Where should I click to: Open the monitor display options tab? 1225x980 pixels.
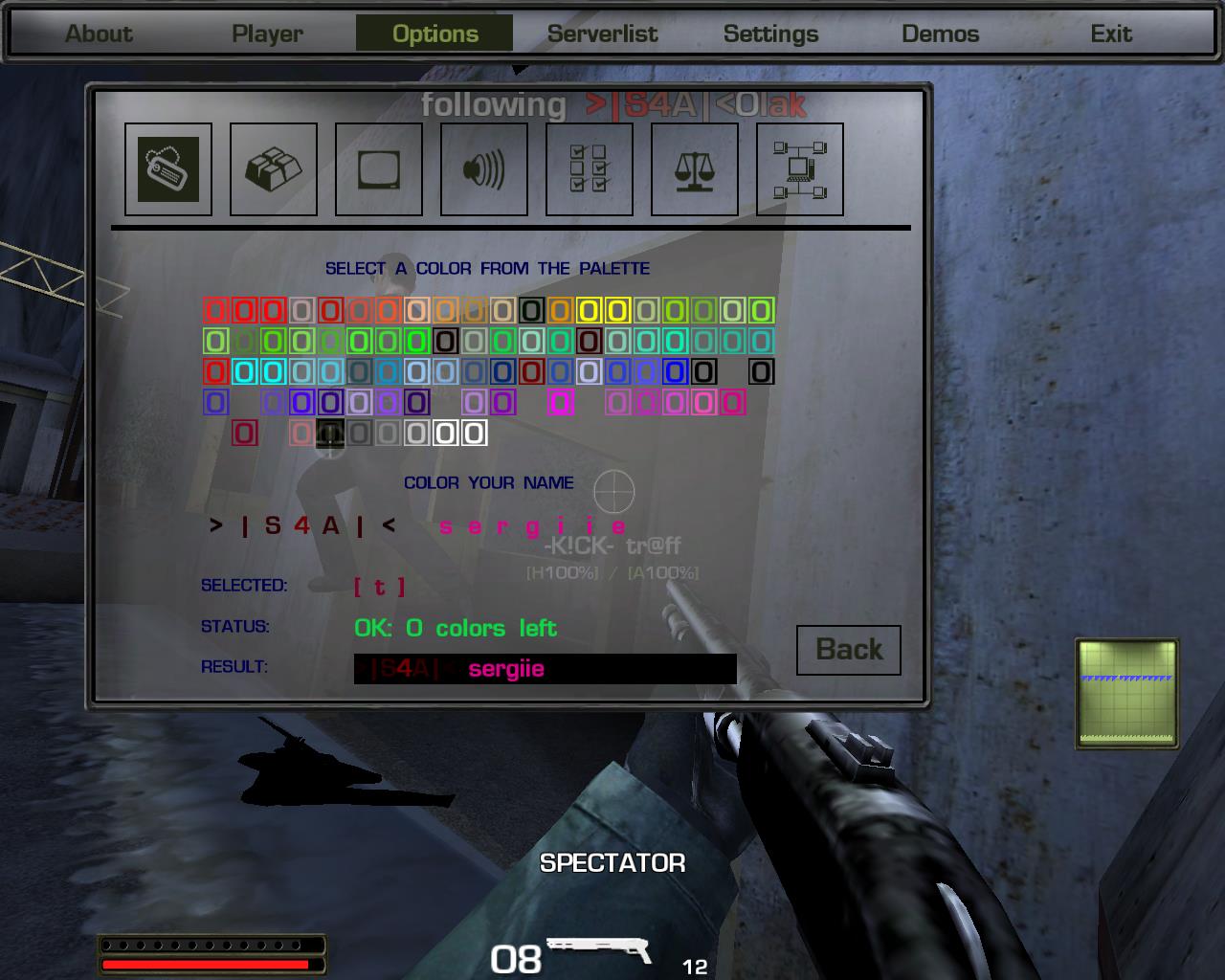379,169
